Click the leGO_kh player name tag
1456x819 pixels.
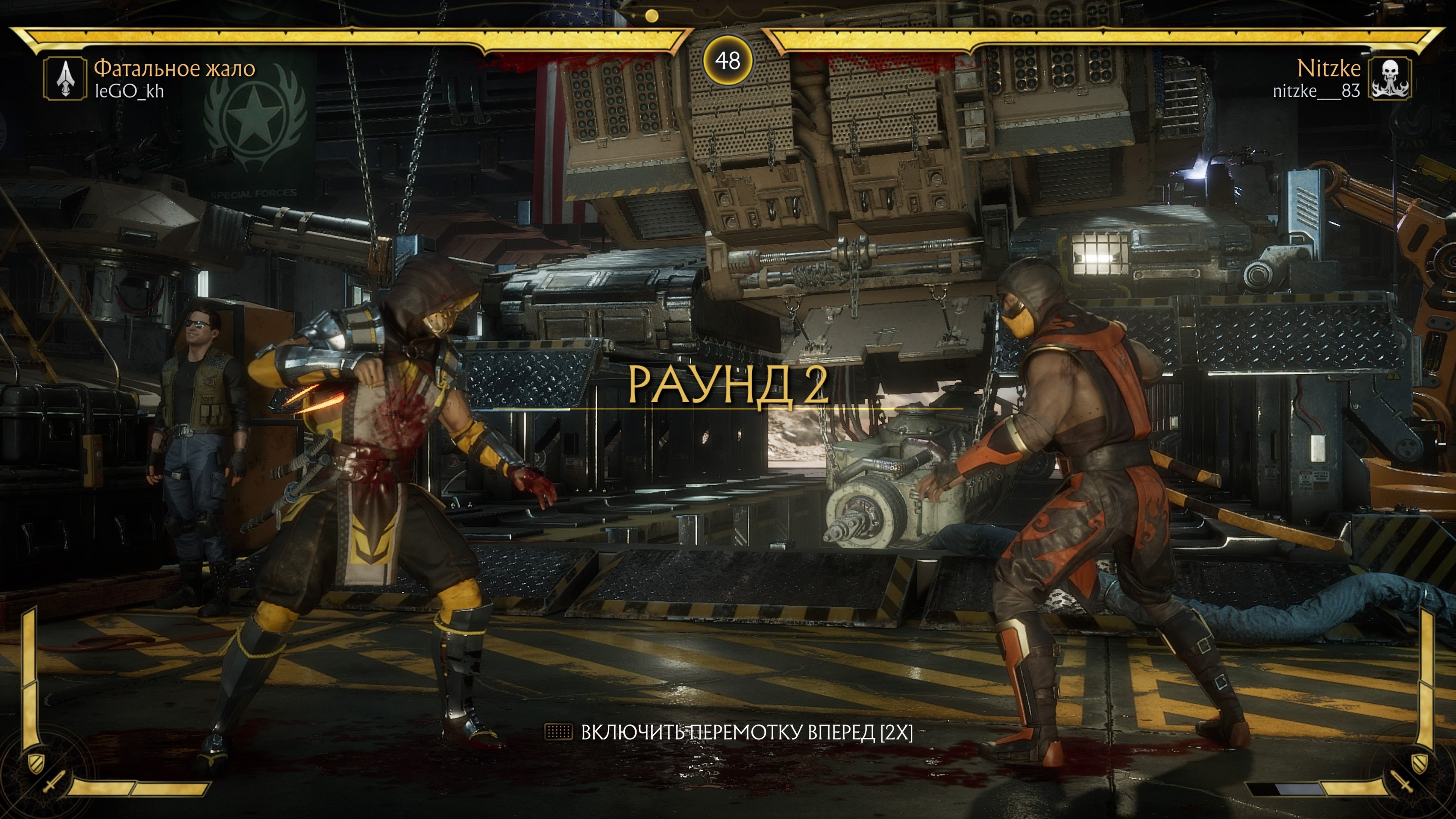(x=129, y=91)
